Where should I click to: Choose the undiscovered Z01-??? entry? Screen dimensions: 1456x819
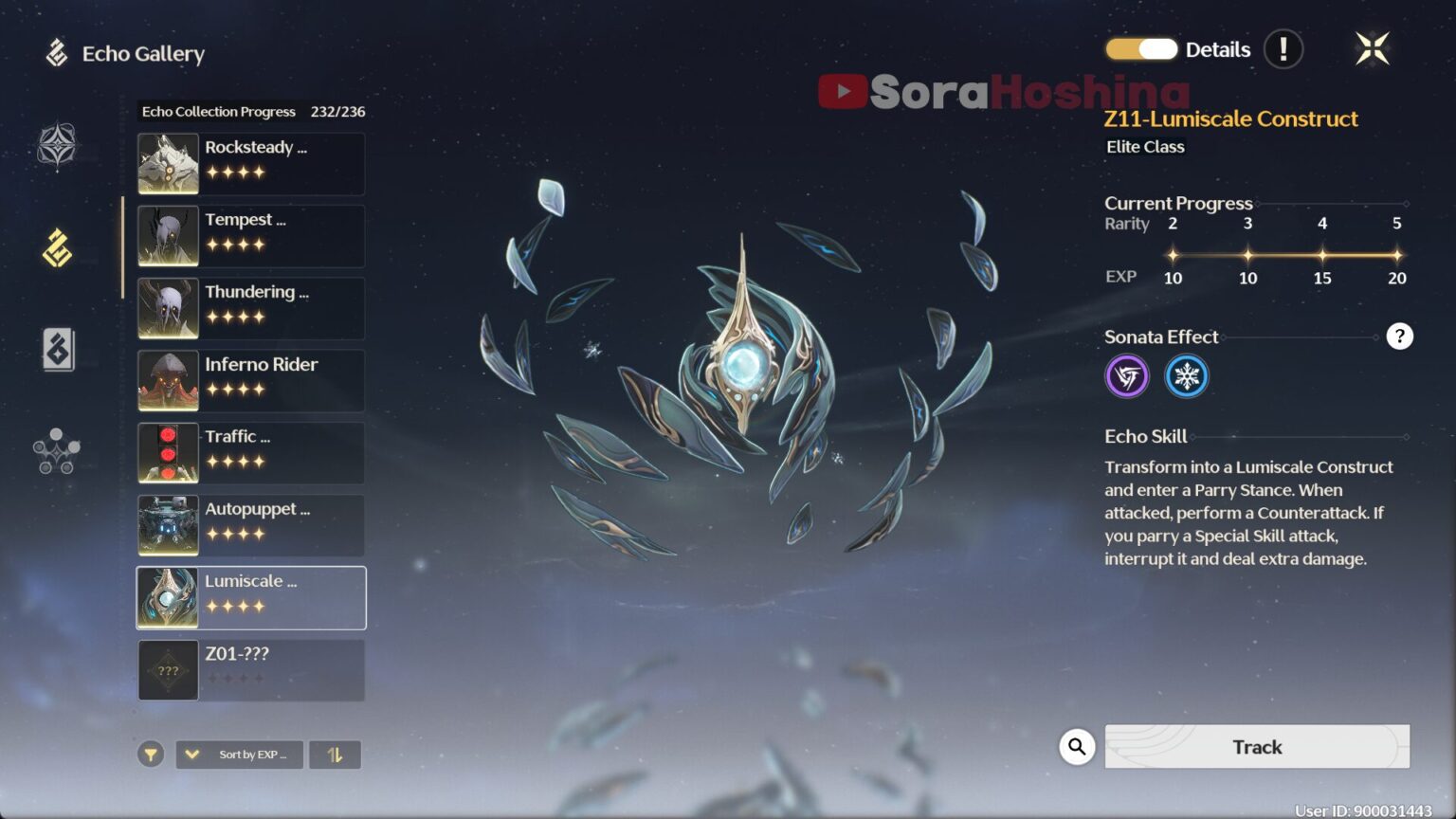point(251,669)
